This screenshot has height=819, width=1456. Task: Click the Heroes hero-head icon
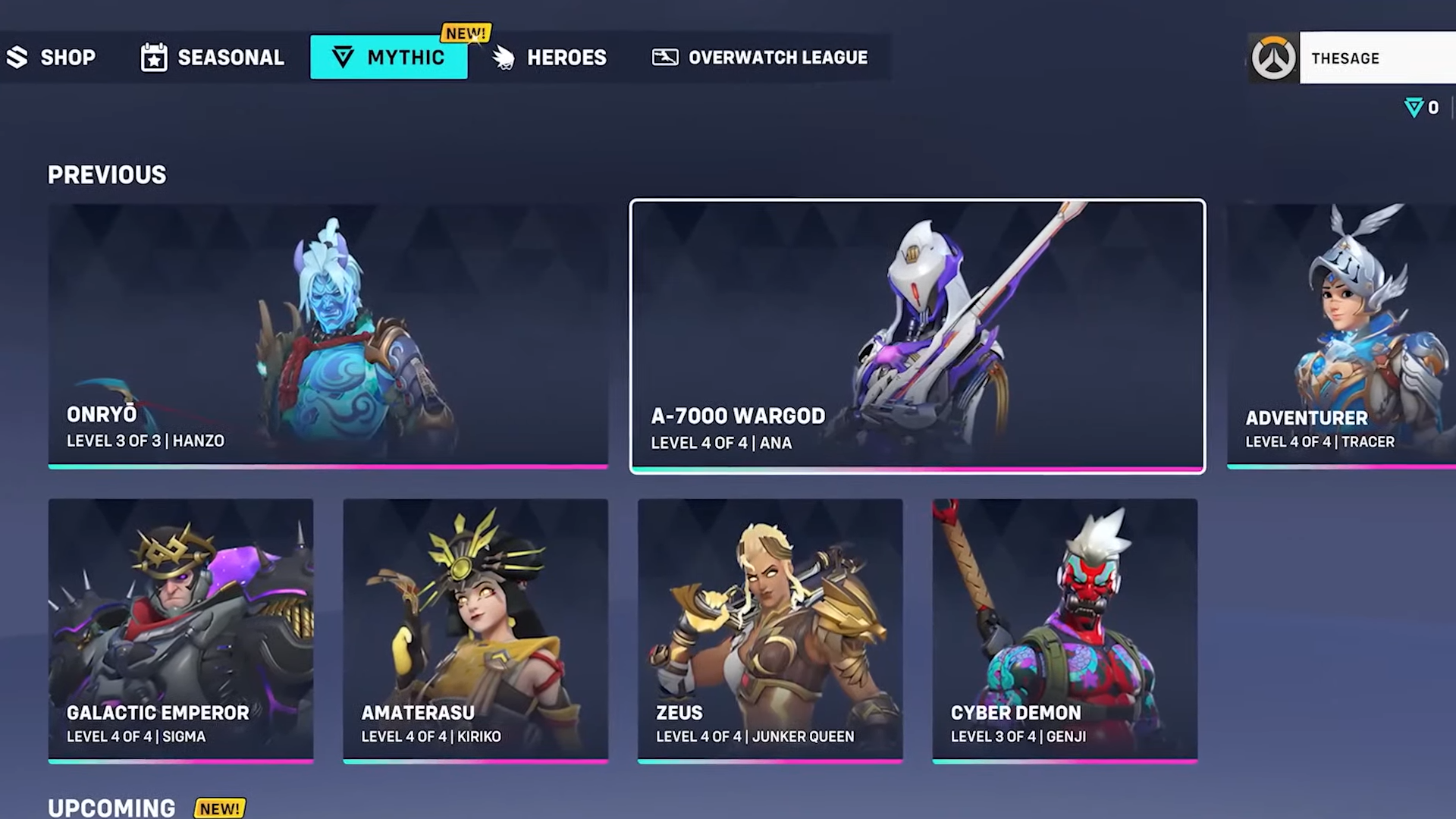pos(503,57)
